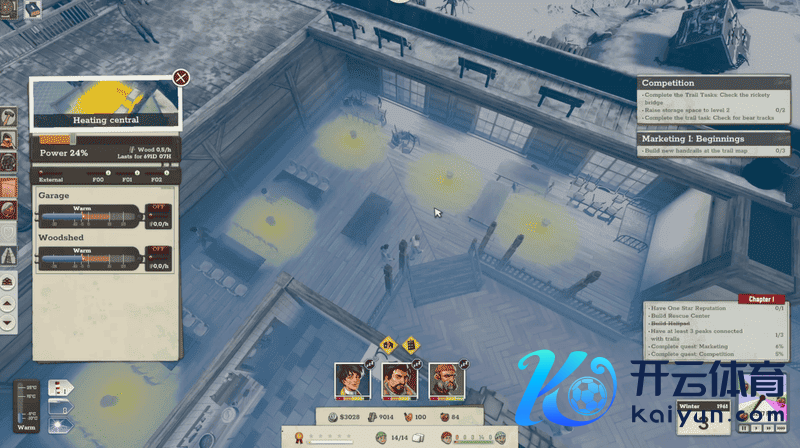The width and height of the screenshot is (800, 448).
Task: Select the red-haired character portrait
Action: pos(445,379)
